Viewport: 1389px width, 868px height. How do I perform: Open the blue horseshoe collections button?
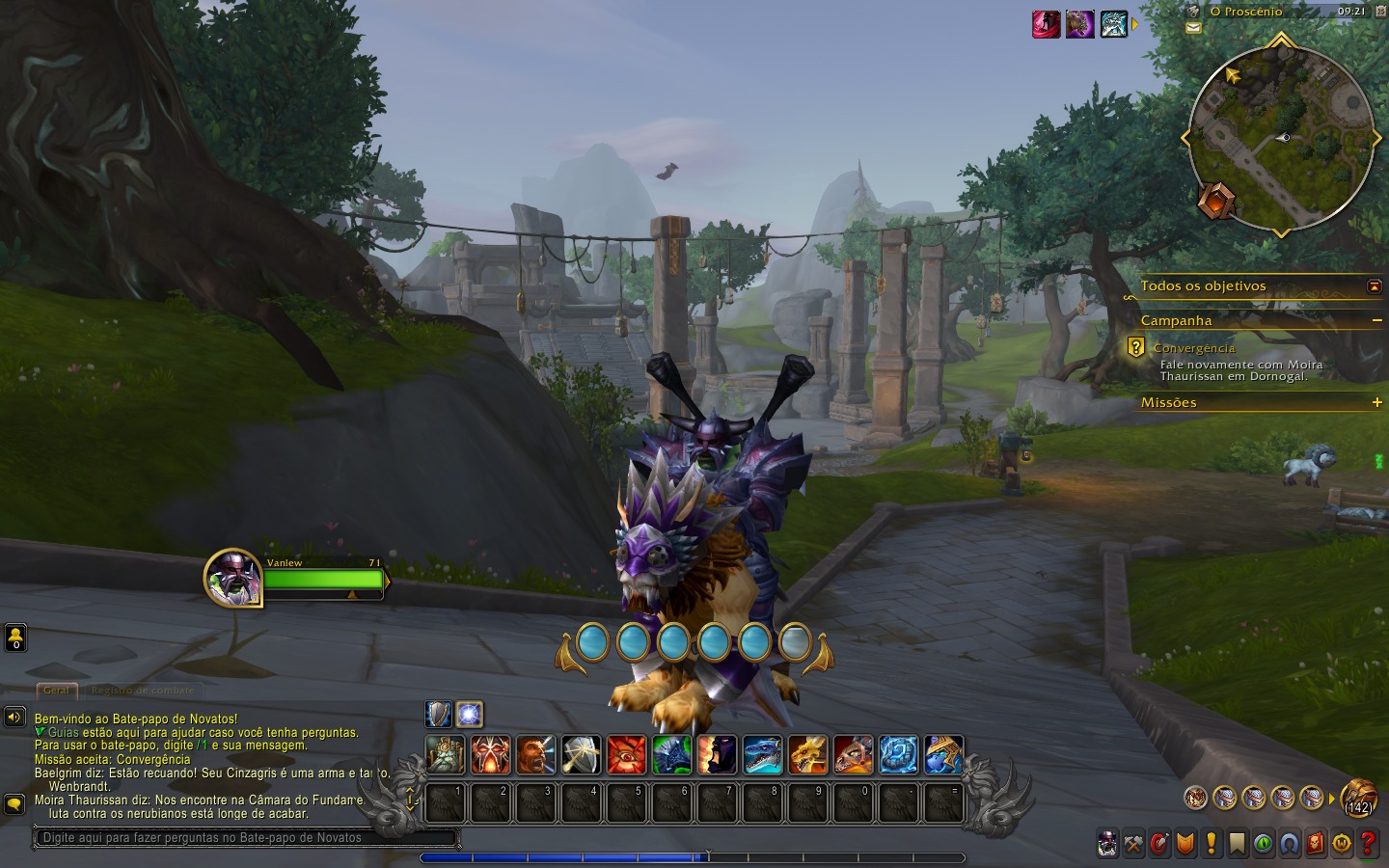click(1290, 844)
